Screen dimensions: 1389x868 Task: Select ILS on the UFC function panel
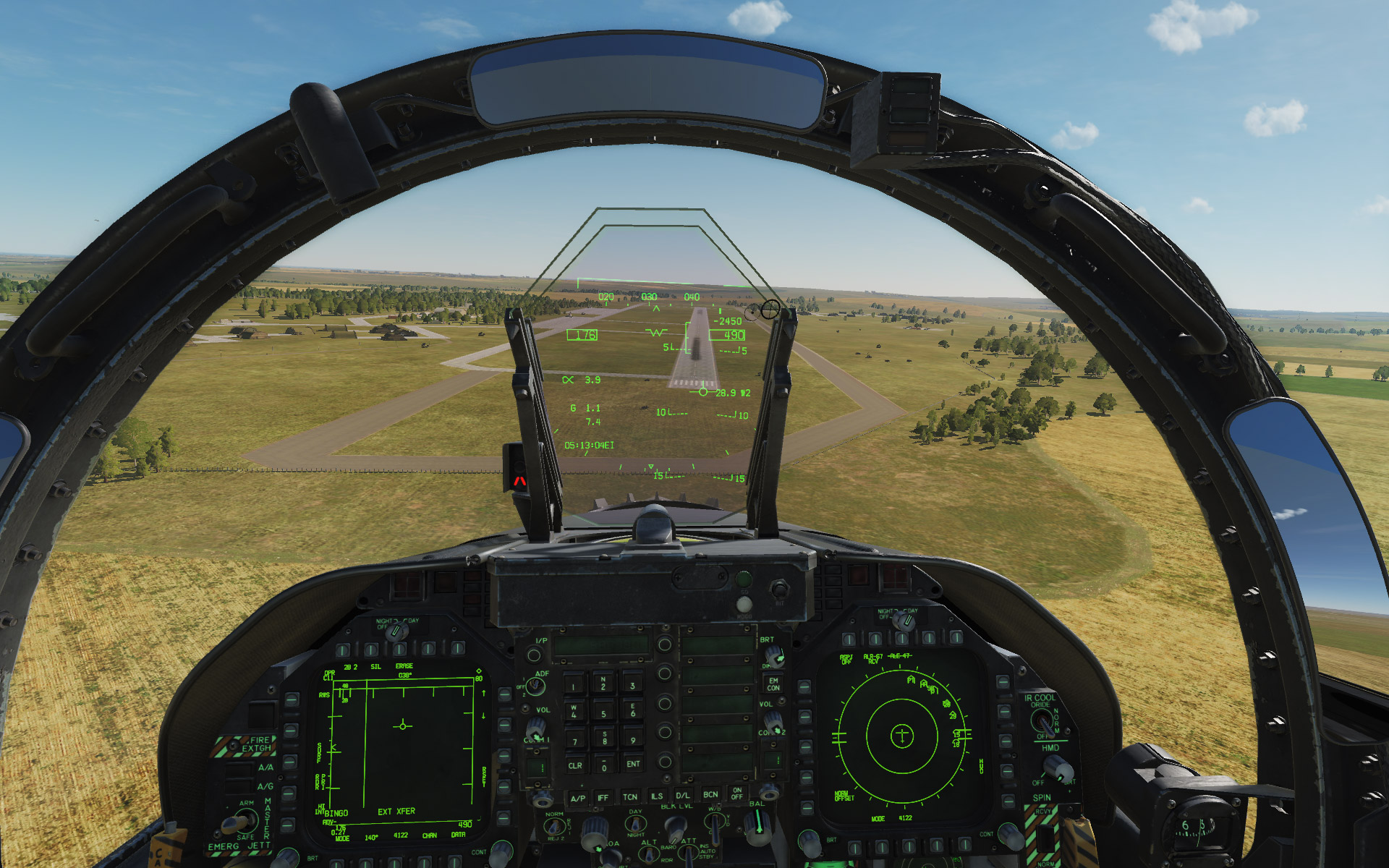(x=657, y=796)
